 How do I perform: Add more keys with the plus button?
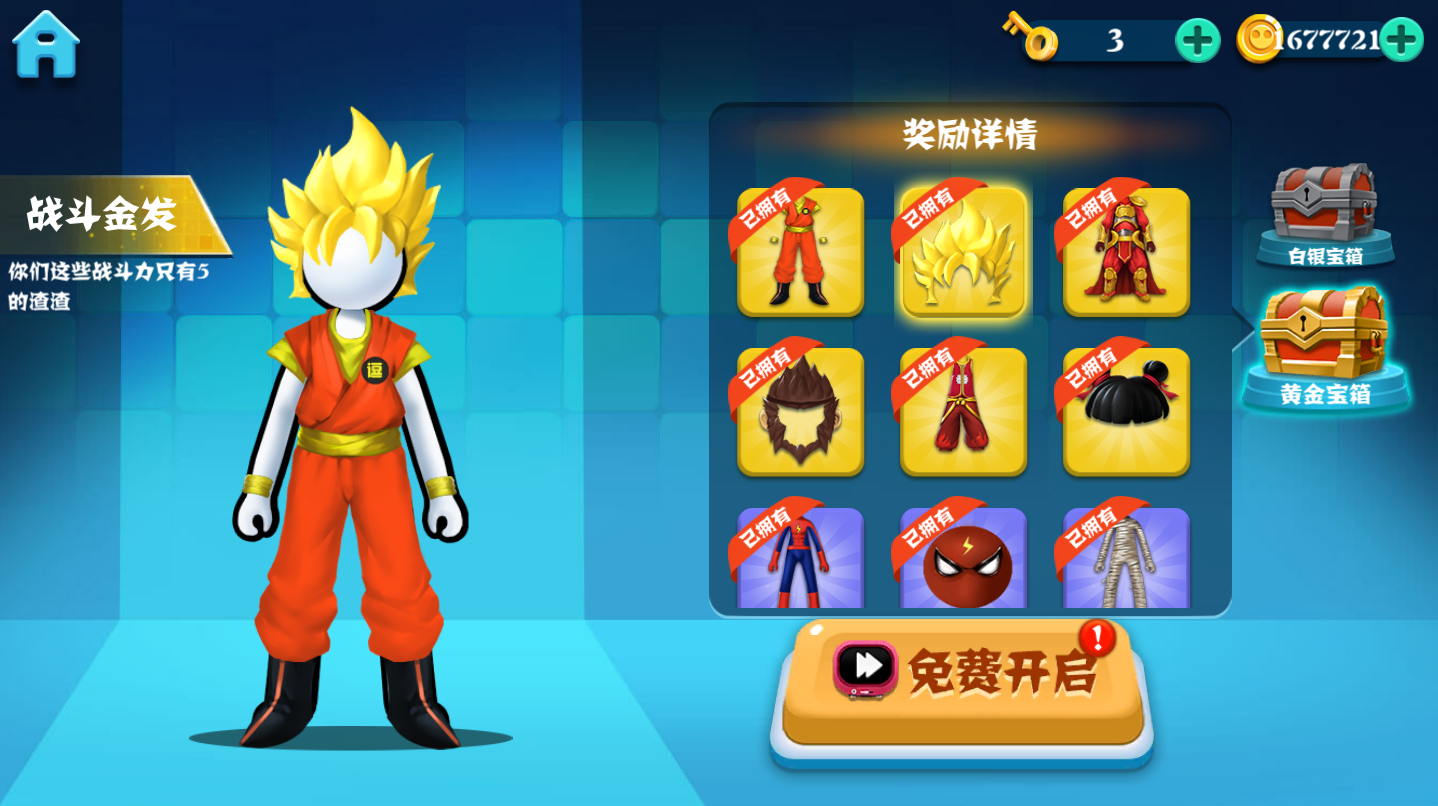pos(1196,38)
